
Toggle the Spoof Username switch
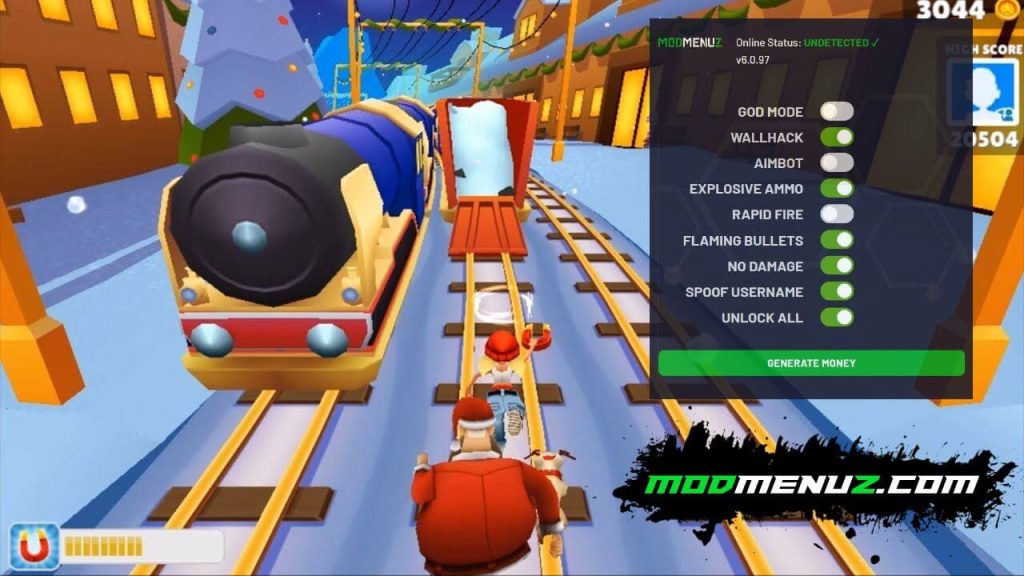coord(837,292)
